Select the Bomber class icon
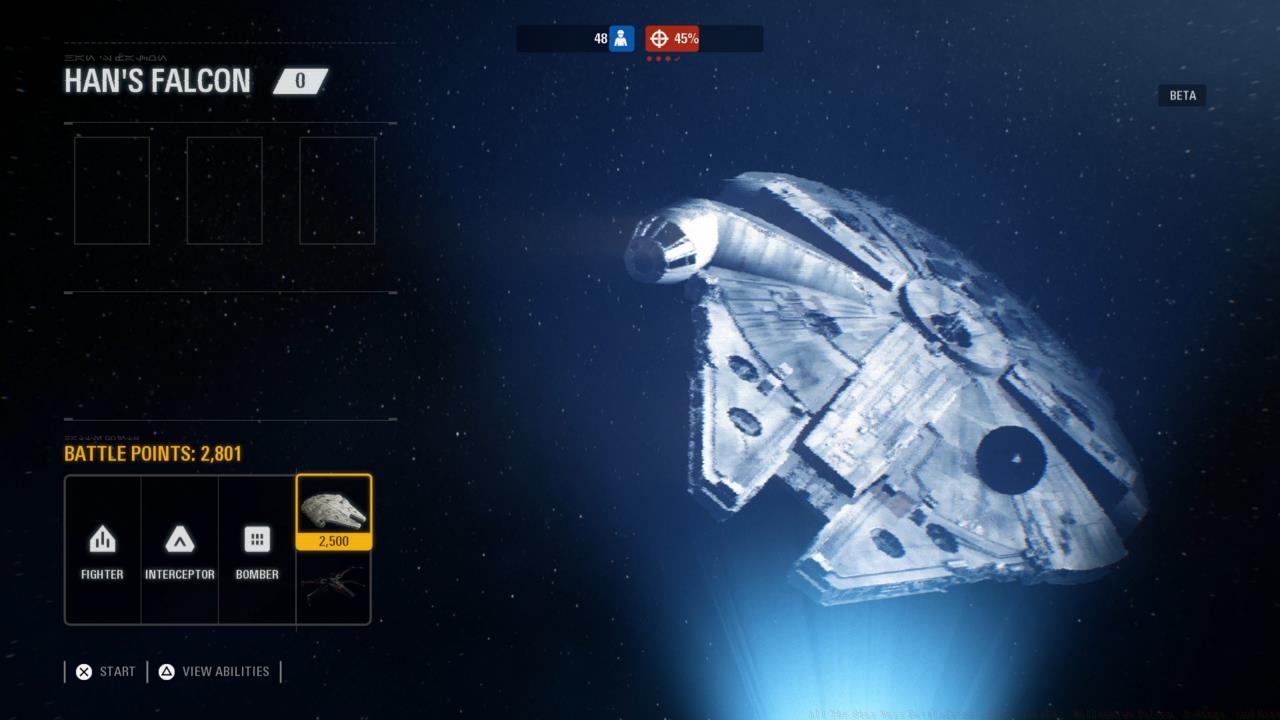 (x=257, y=540)
